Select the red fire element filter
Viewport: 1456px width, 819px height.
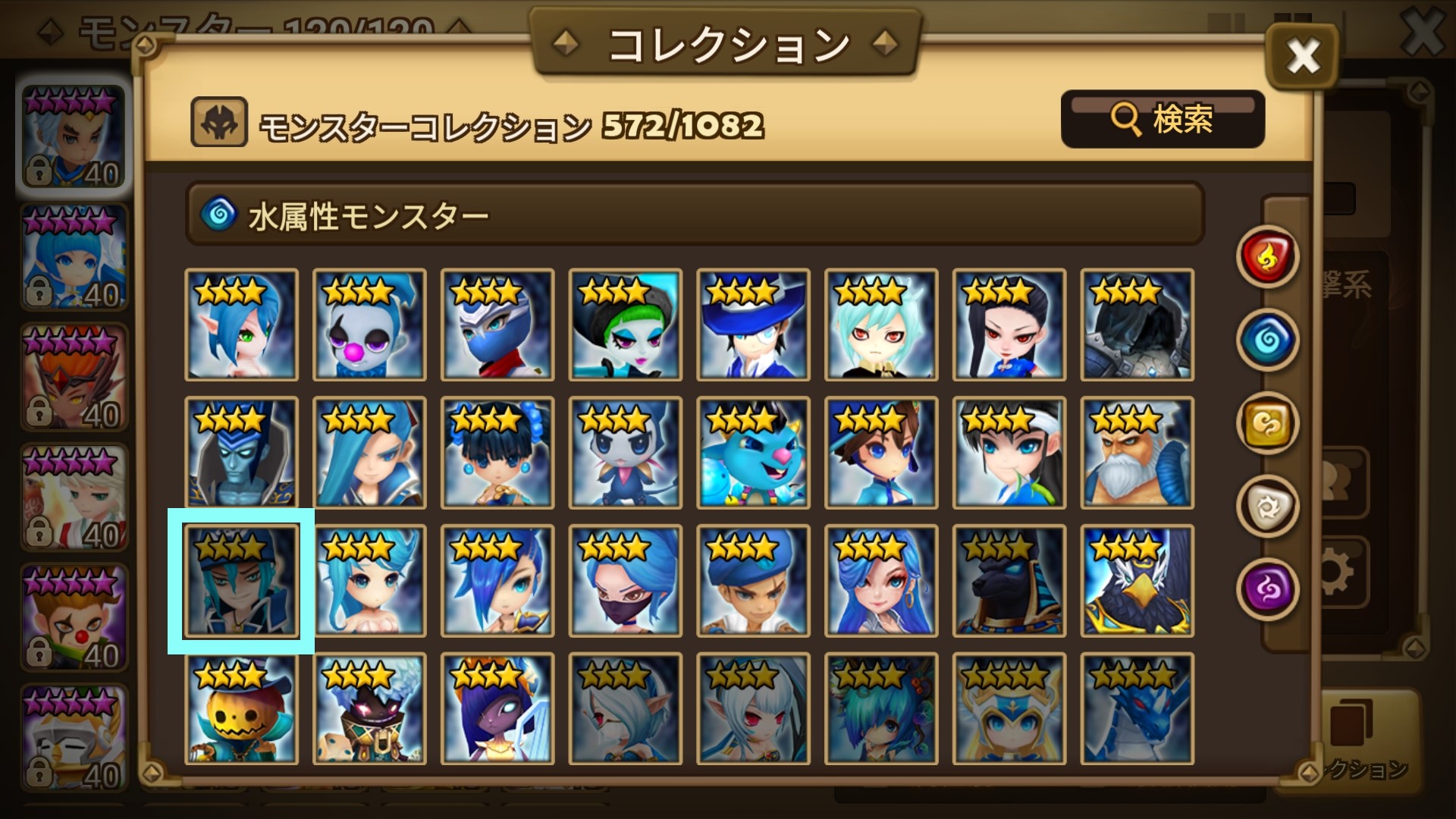click(x=1267, y=259)
